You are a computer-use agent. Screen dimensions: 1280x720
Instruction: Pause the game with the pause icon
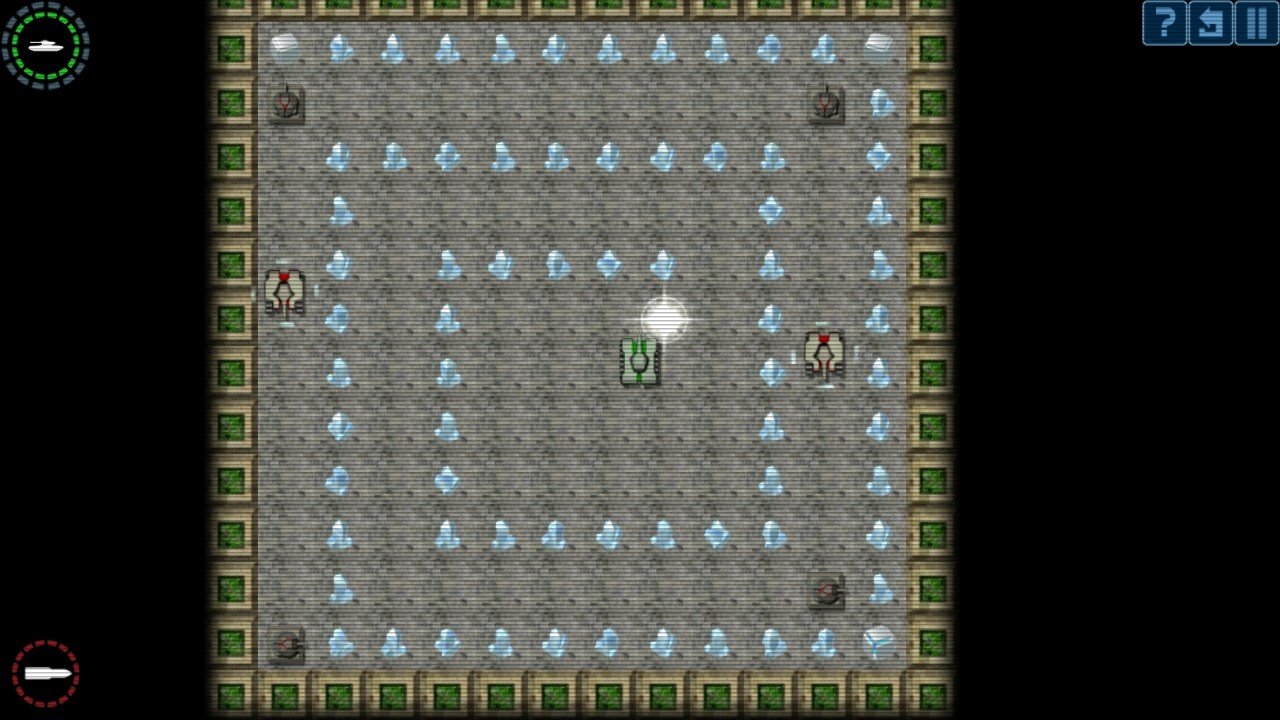click(1257, 23)
